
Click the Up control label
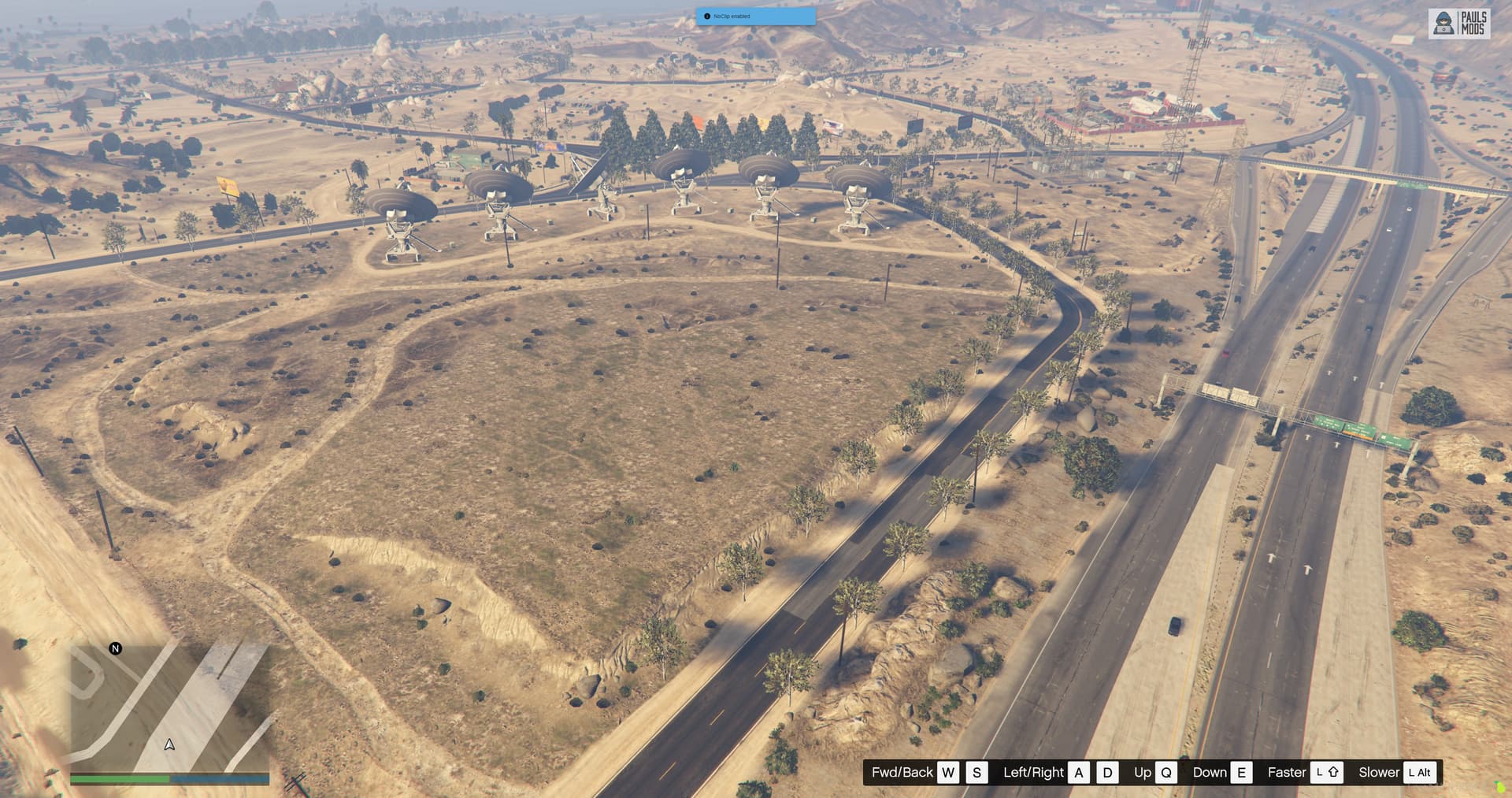tap(1142, 773)
